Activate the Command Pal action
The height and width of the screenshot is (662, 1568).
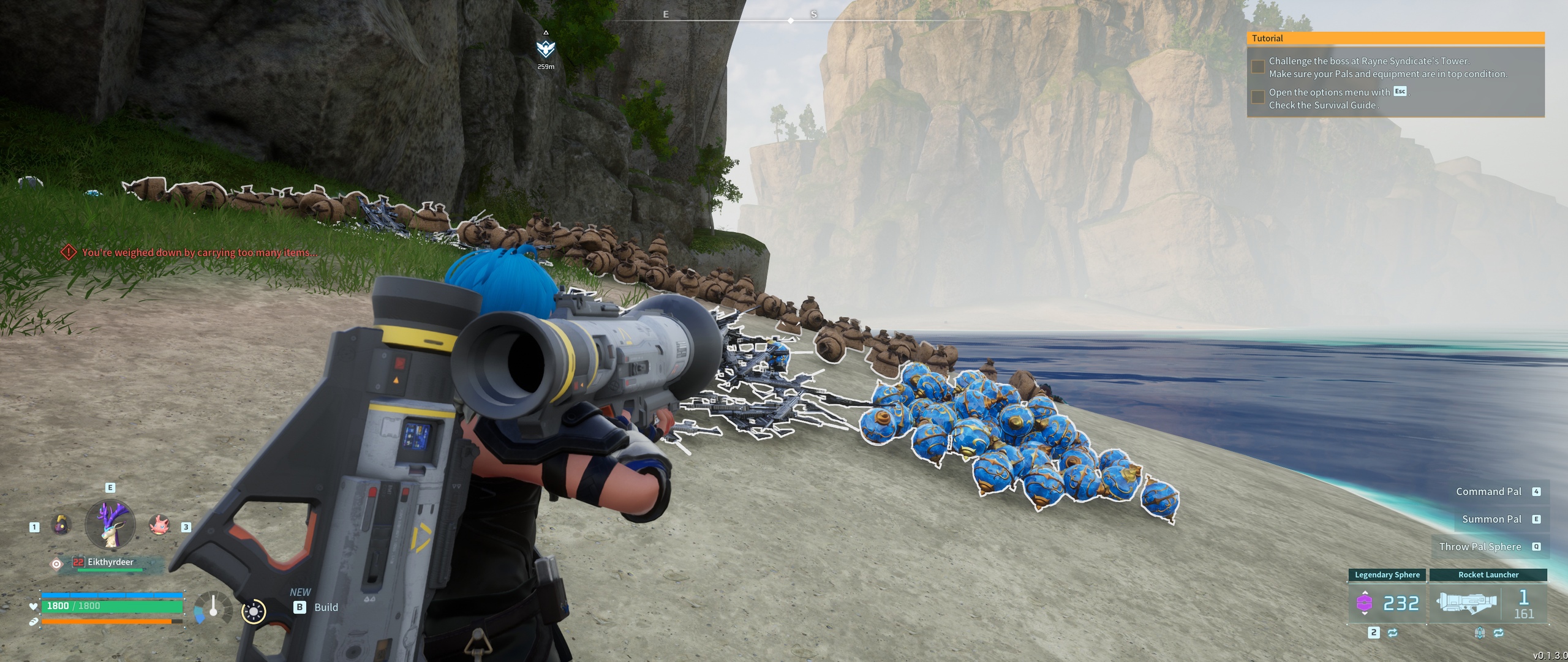point(1488,492)
